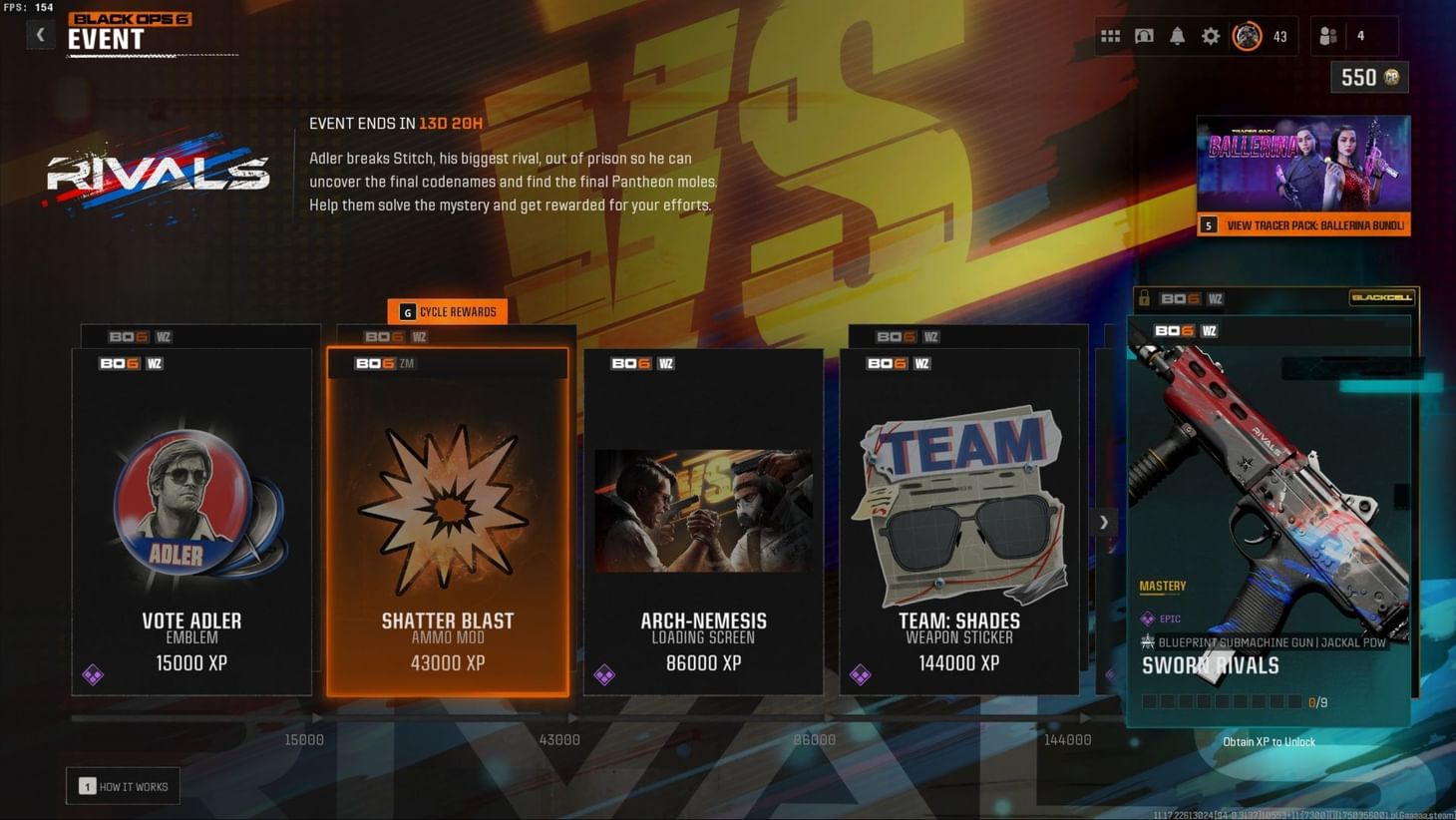Open the main menu grid icon
1456x820 pixels.
(x=1110, y=36)
